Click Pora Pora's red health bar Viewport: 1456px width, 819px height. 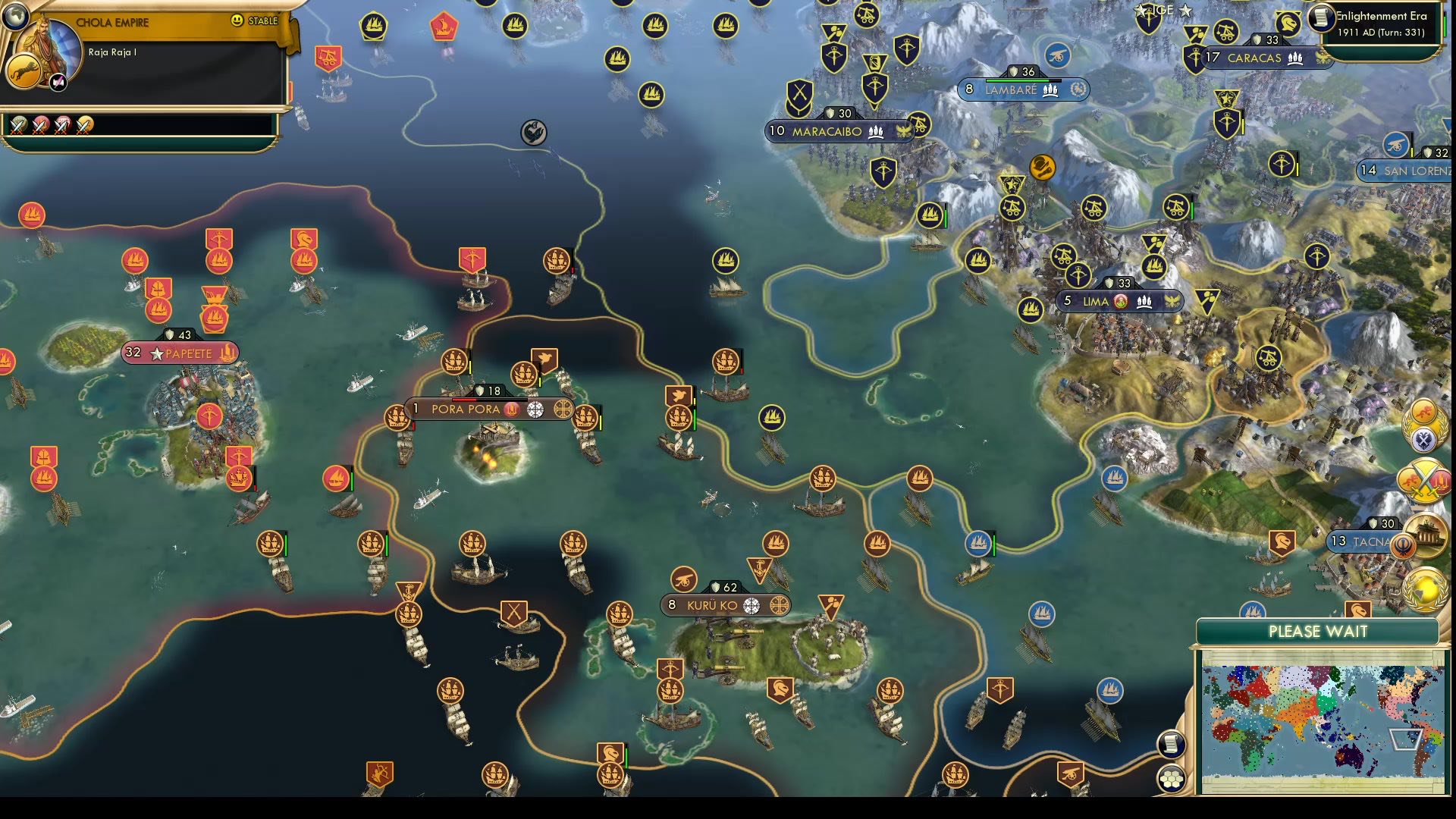pyautogui.click(x=463, y=400)
